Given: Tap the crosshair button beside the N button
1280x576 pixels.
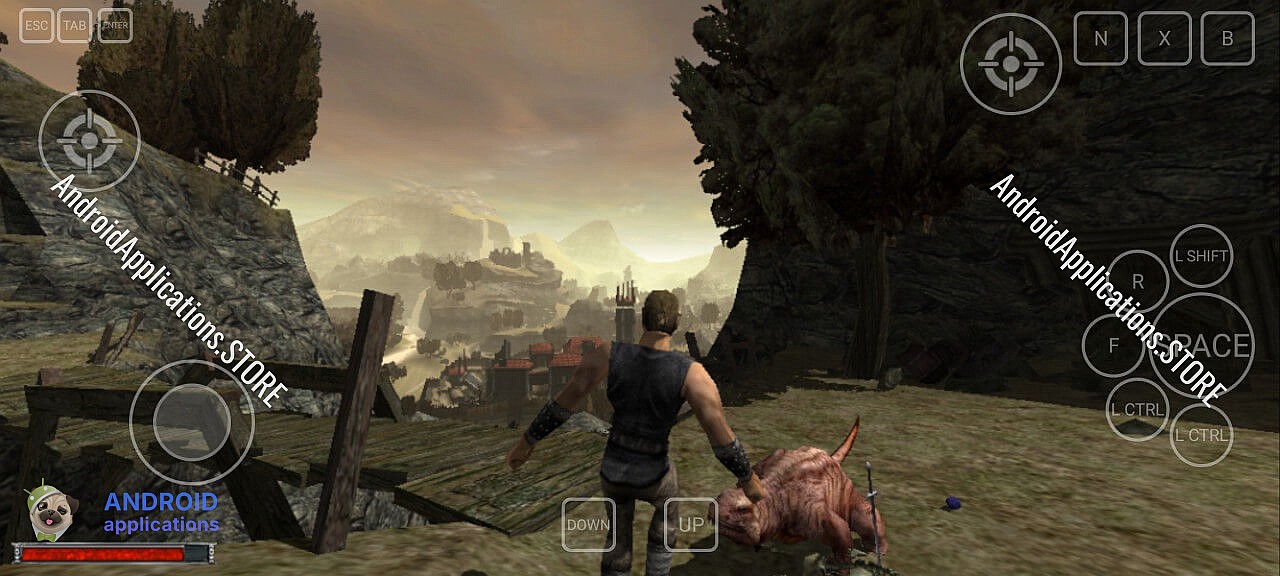Looking at the screenshot, I should [x=1010, y=65].
